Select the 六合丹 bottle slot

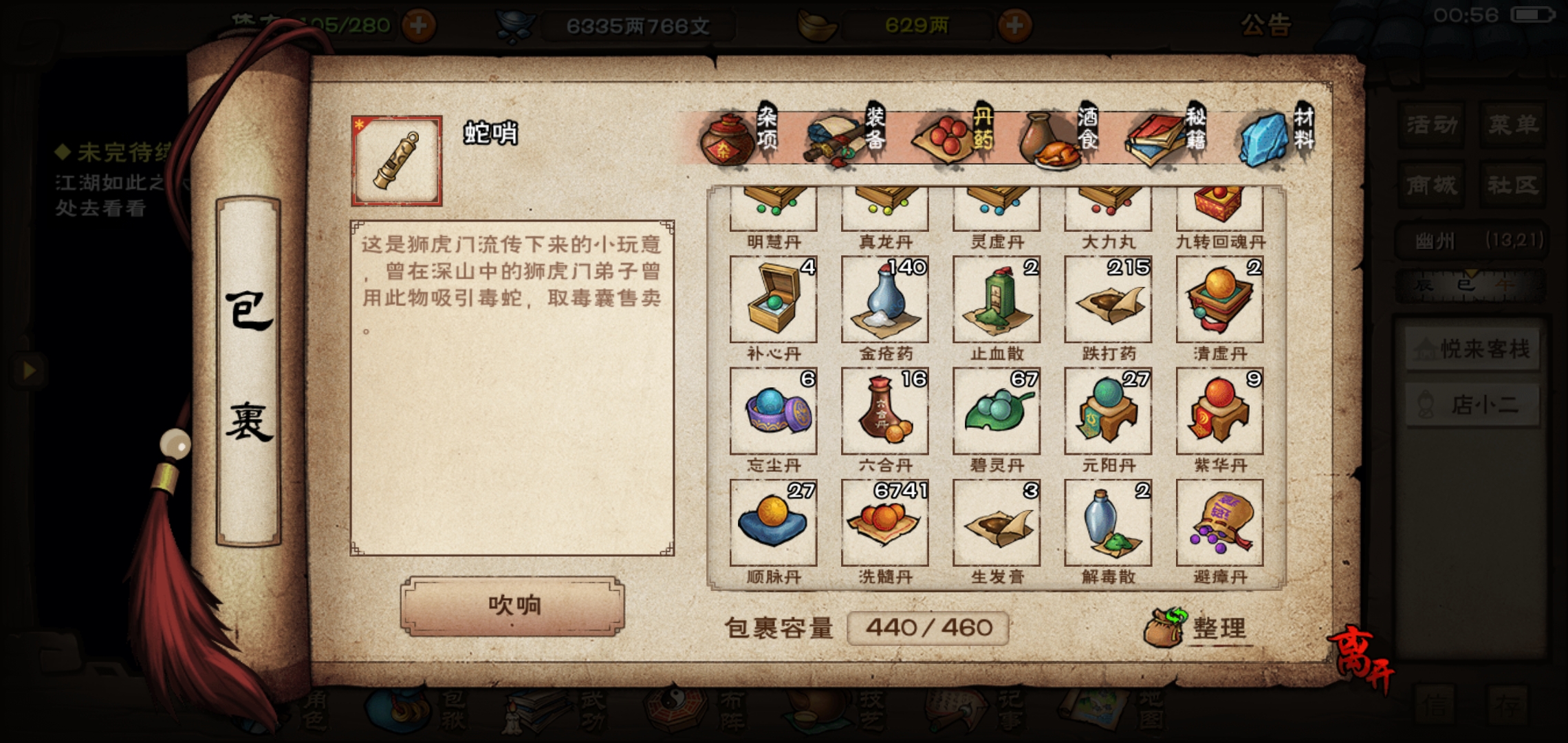pyautogui.click(x=884, y=411)
